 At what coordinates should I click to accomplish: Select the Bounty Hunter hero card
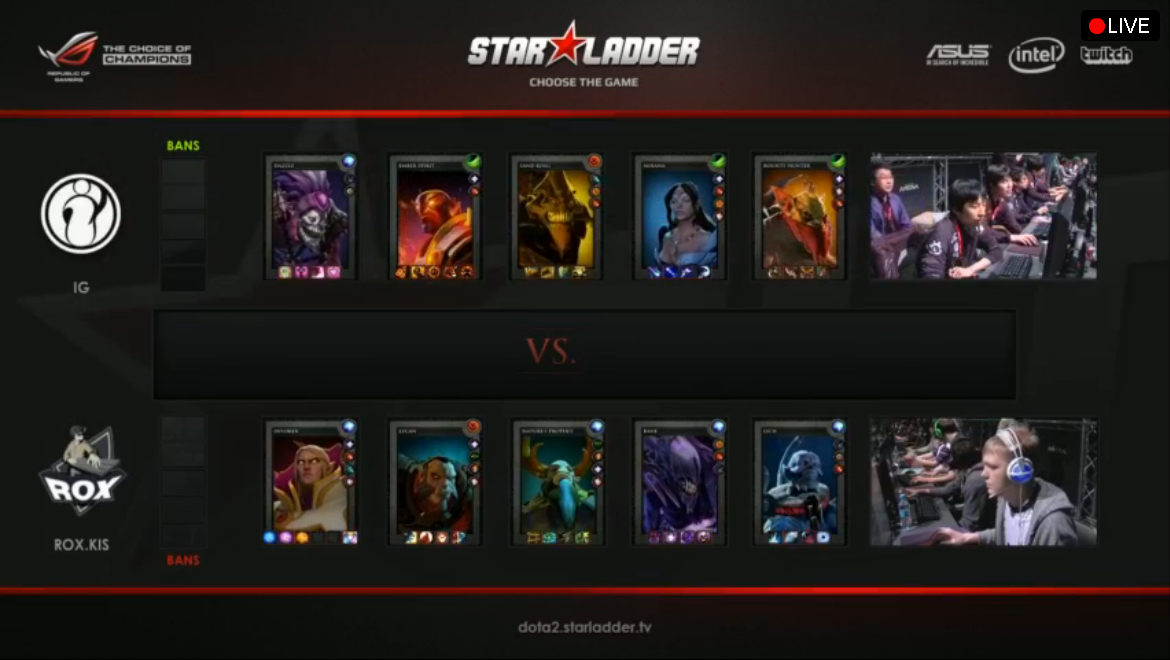(x=800, y=217)
